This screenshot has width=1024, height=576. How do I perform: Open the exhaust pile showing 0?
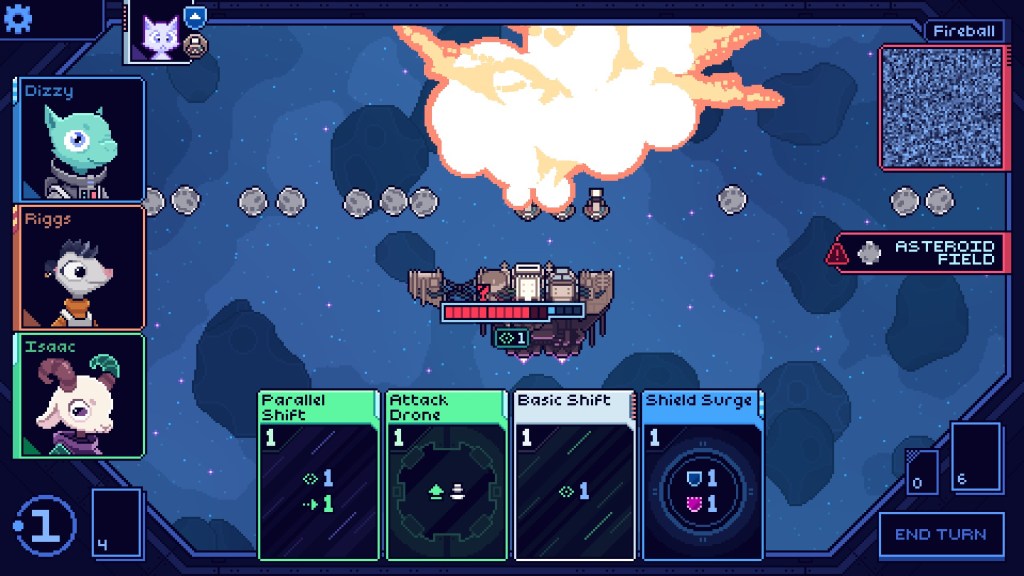coord(921,472)
